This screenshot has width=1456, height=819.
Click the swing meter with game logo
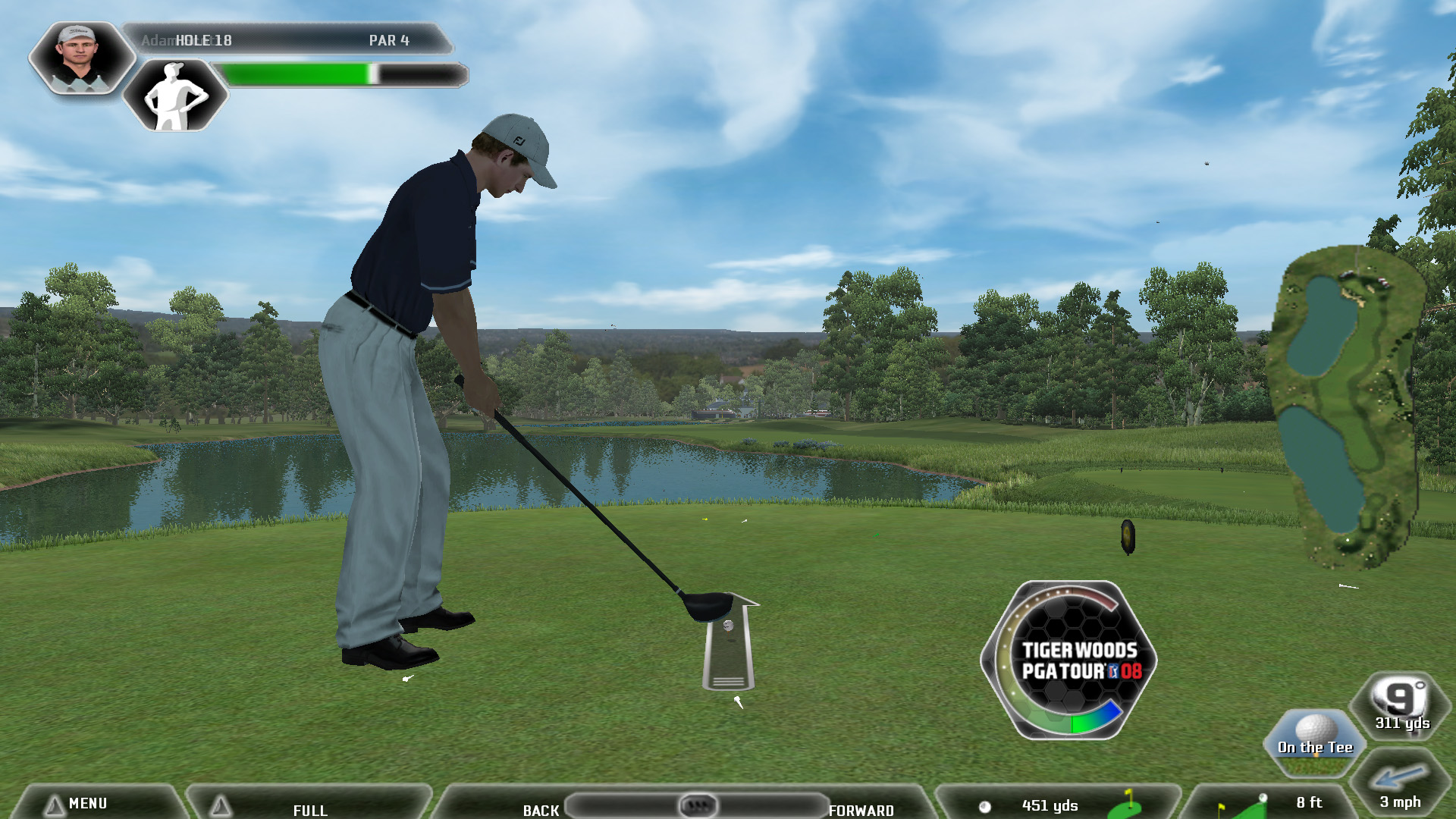(x=1068, y=660)
